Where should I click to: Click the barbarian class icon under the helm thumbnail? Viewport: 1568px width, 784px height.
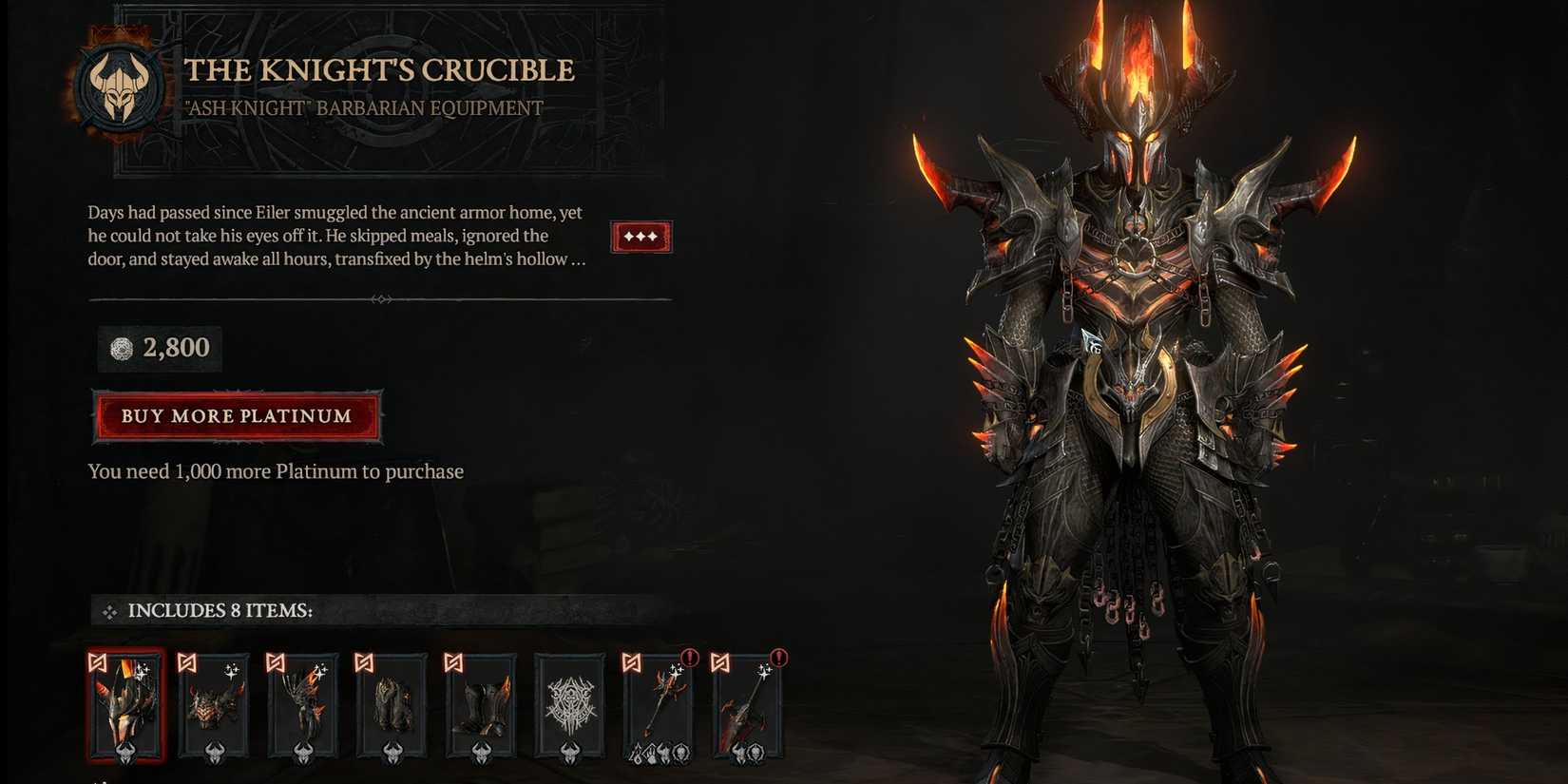pyautogui.click(x=127, y=754)
